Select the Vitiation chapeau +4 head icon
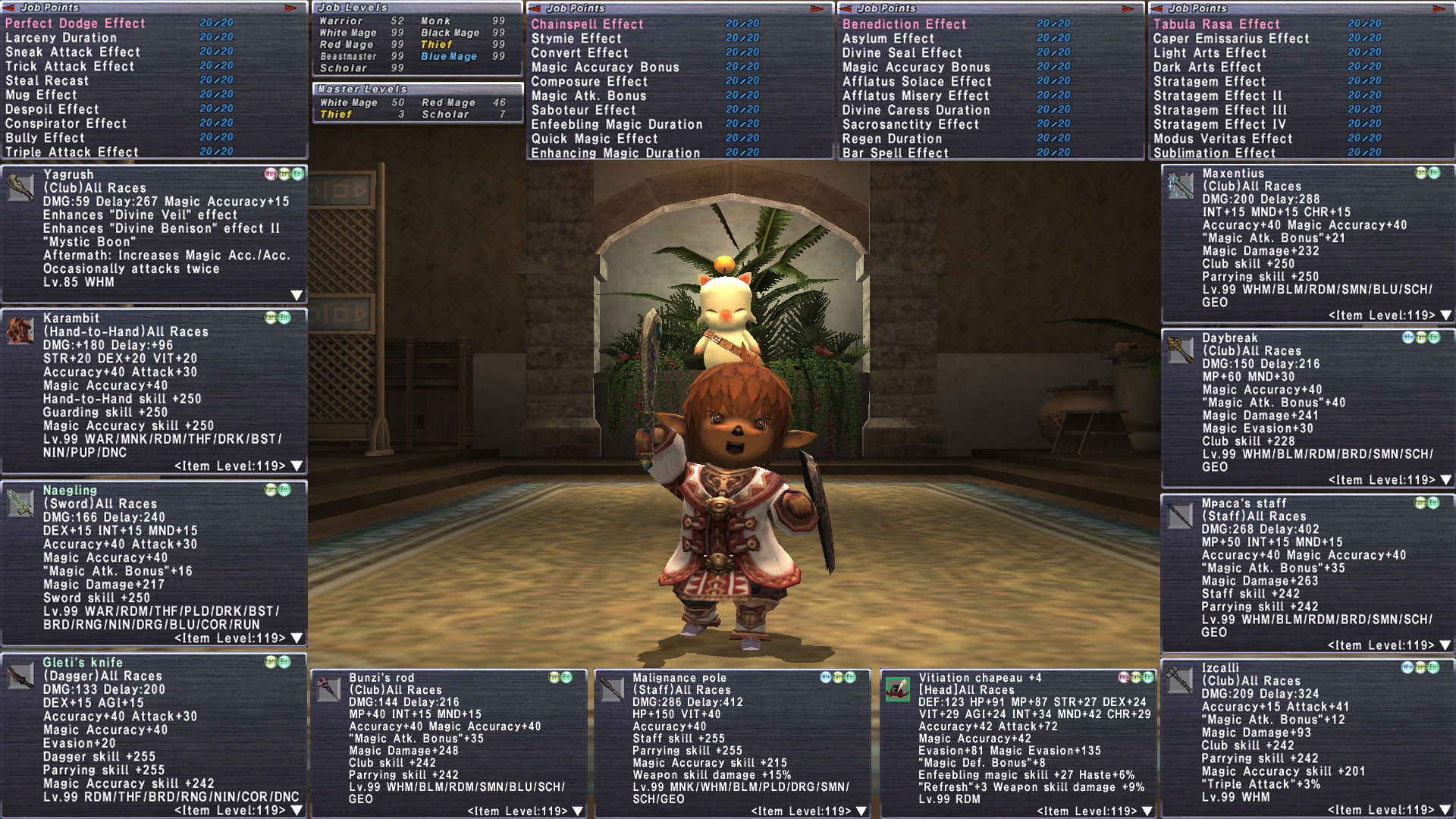The height and width of the screenshot is (819, 1456). (898, 689)
